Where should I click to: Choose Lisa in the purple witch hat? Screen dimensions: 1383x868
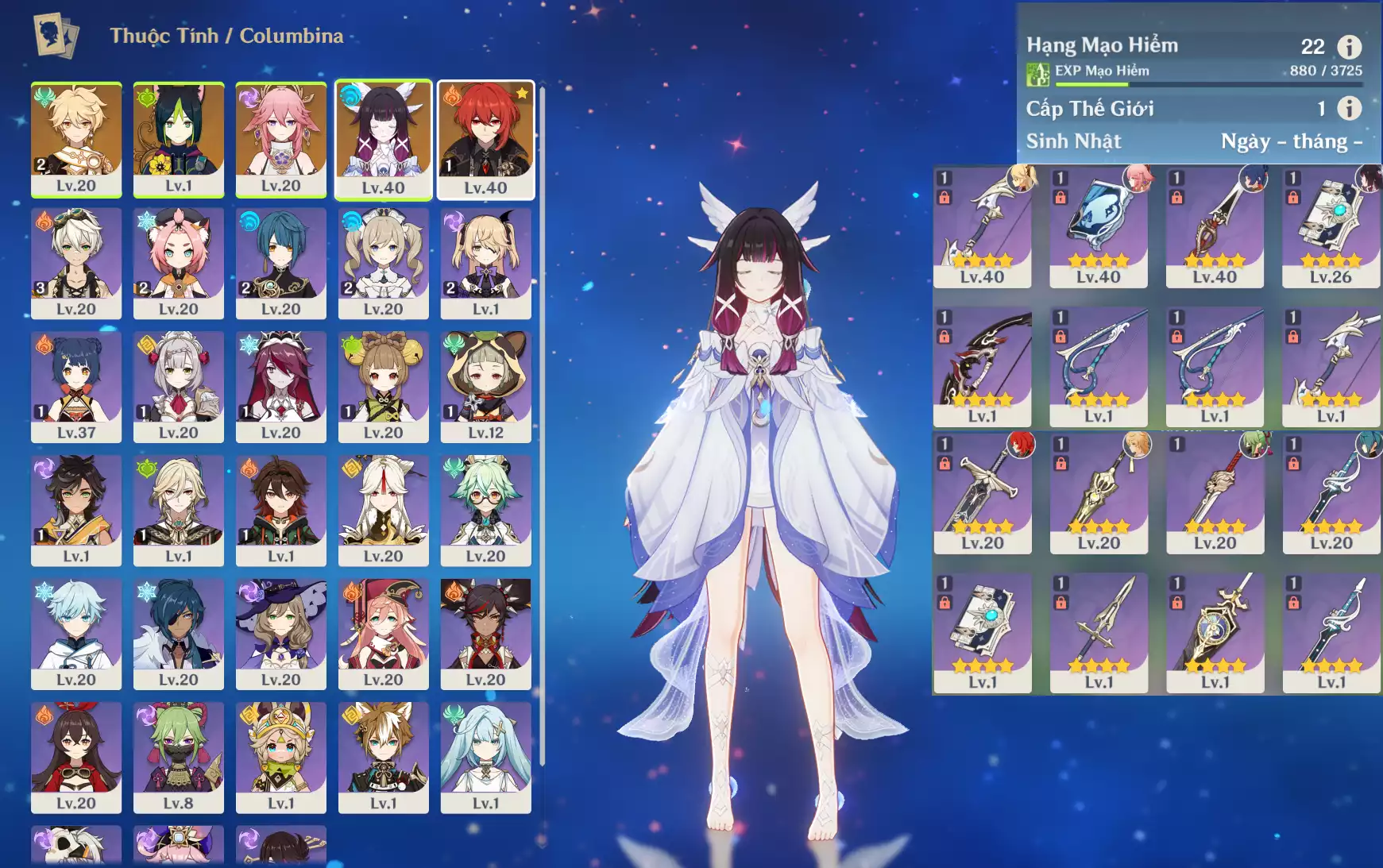point(281,633)
